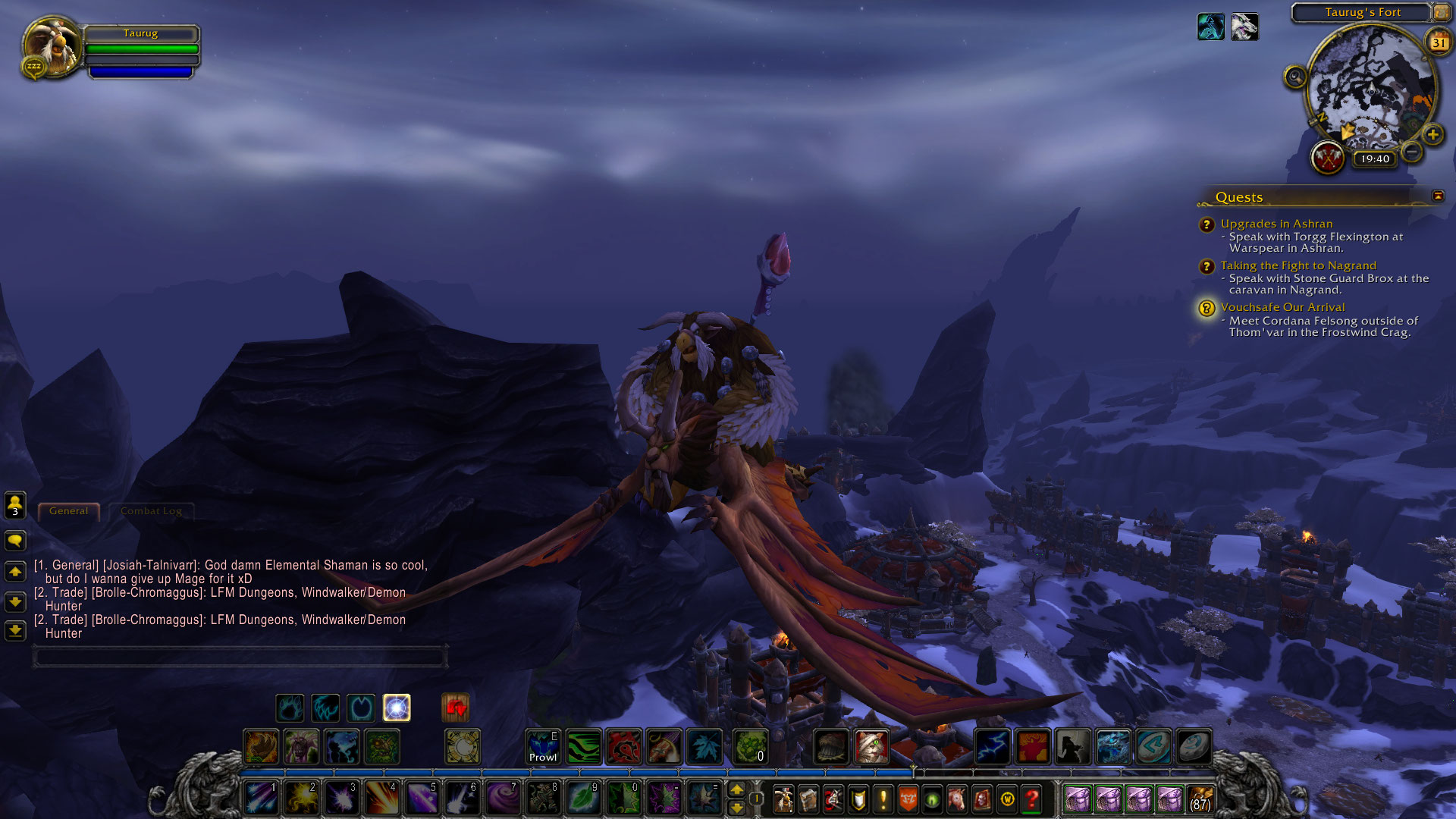The image size is (1456, 819).
Task: Collapse the Quests tracker panel
Action: tap(1438, 196)
